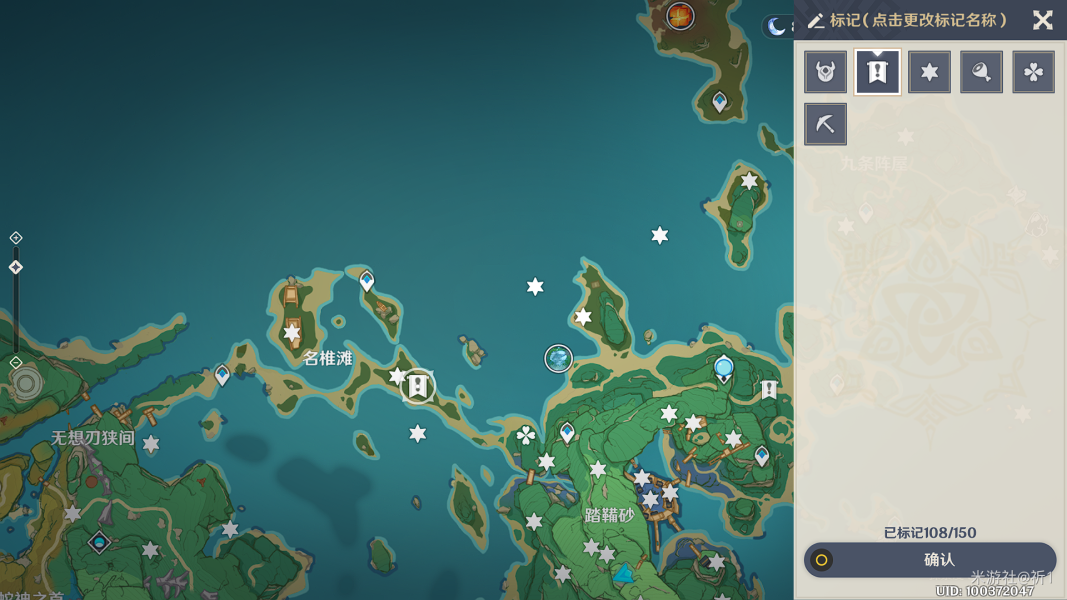Select the meat drumstick marker icon
1067x600 pixels.
tap(981, 72)
